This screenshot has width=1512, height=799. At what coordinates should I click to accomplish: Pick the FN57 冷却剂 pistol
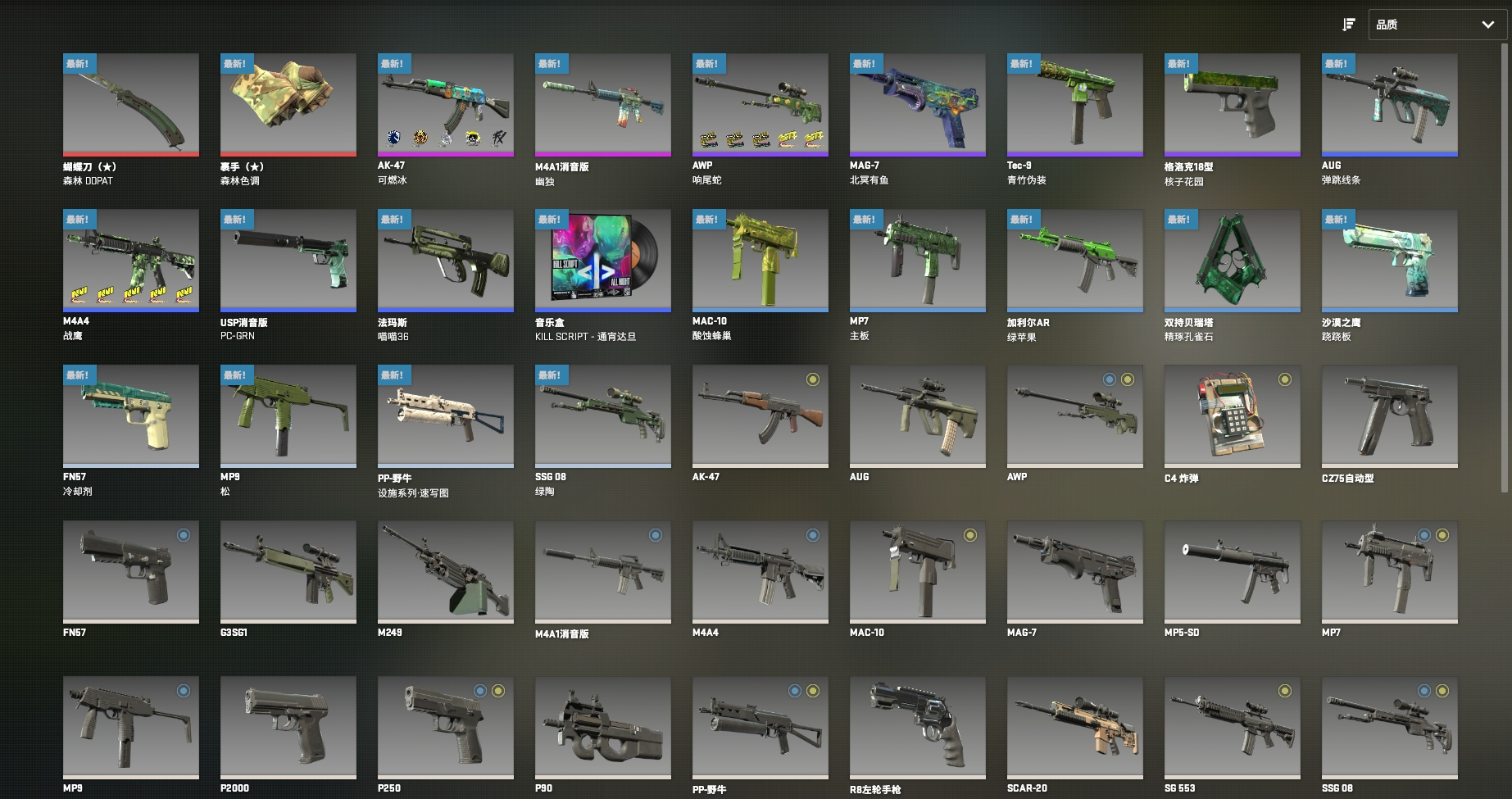point(131,415)
